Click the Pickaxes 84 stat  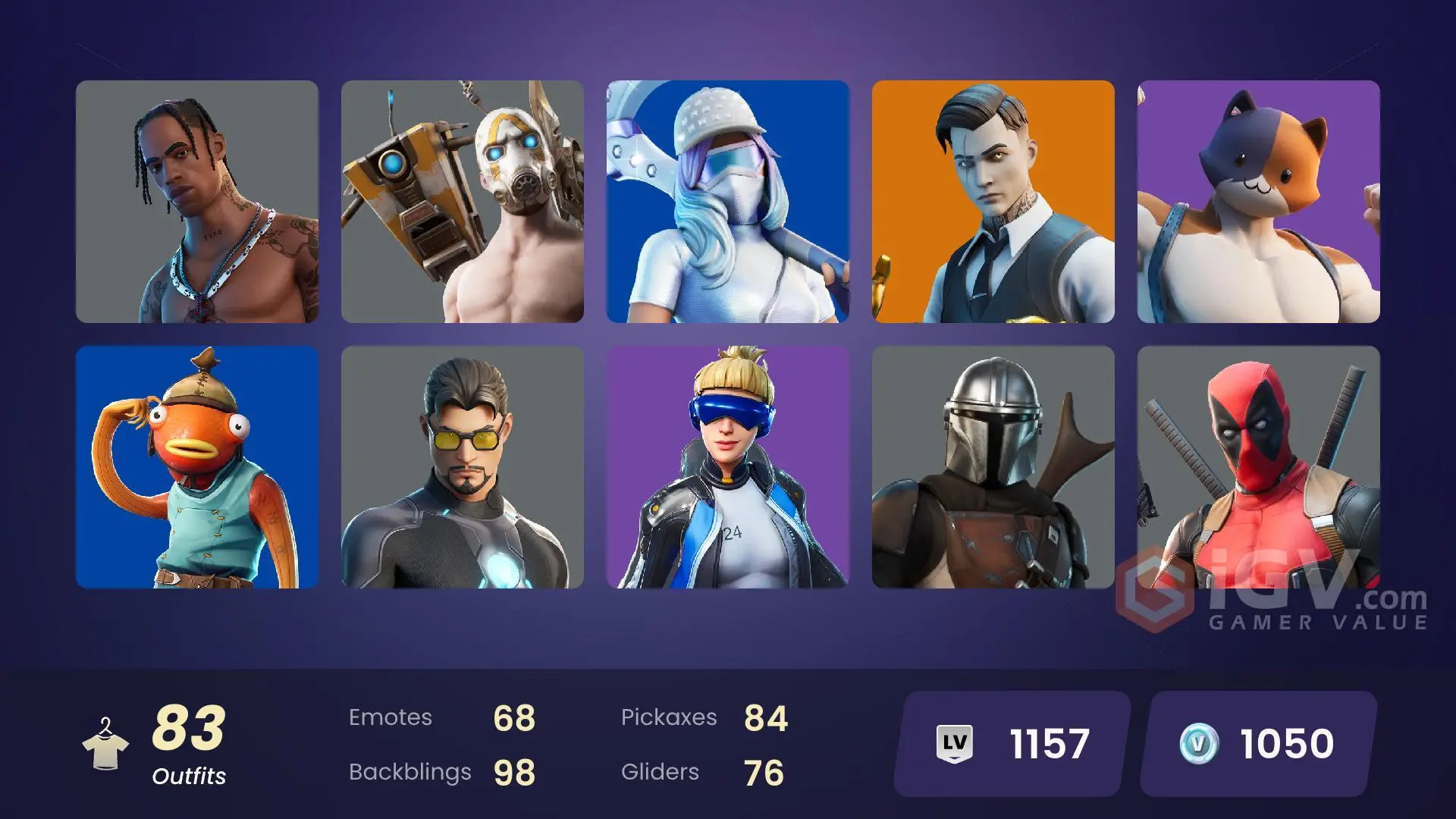click(x=705, y=717)
